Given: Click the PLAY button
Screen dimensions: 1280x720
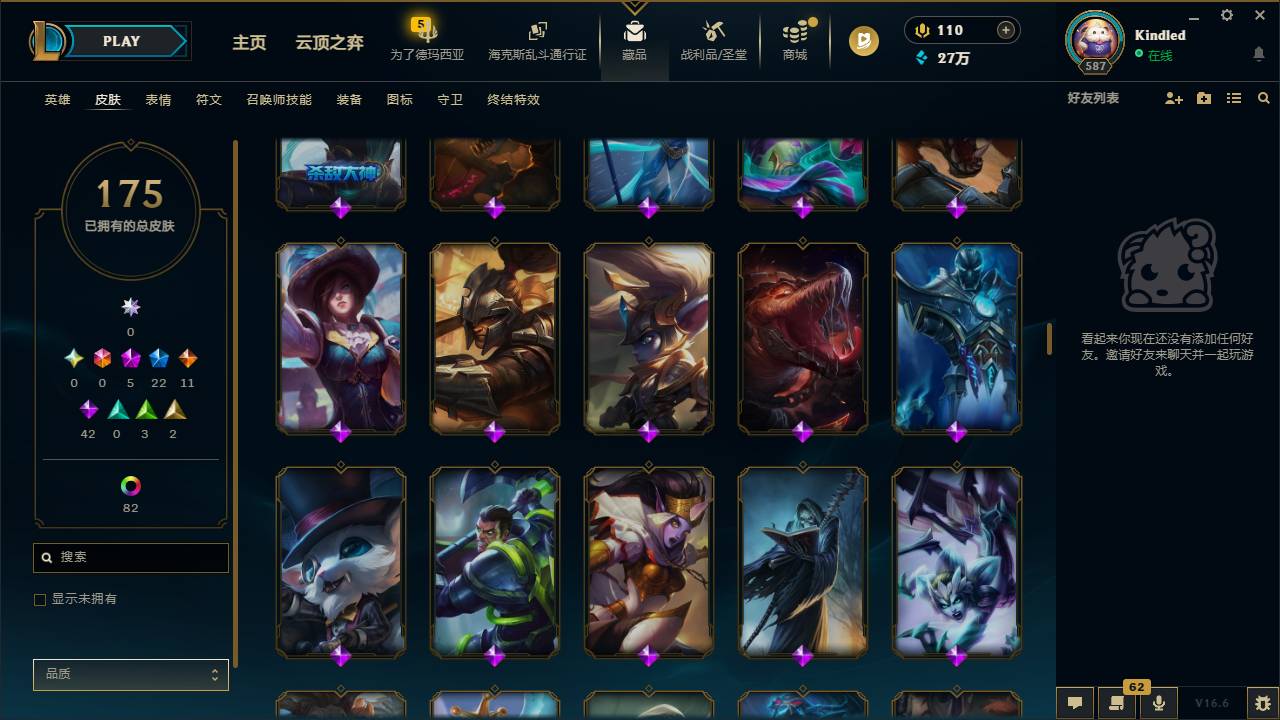Looking at the screenshot, I should tap(120, 41).
